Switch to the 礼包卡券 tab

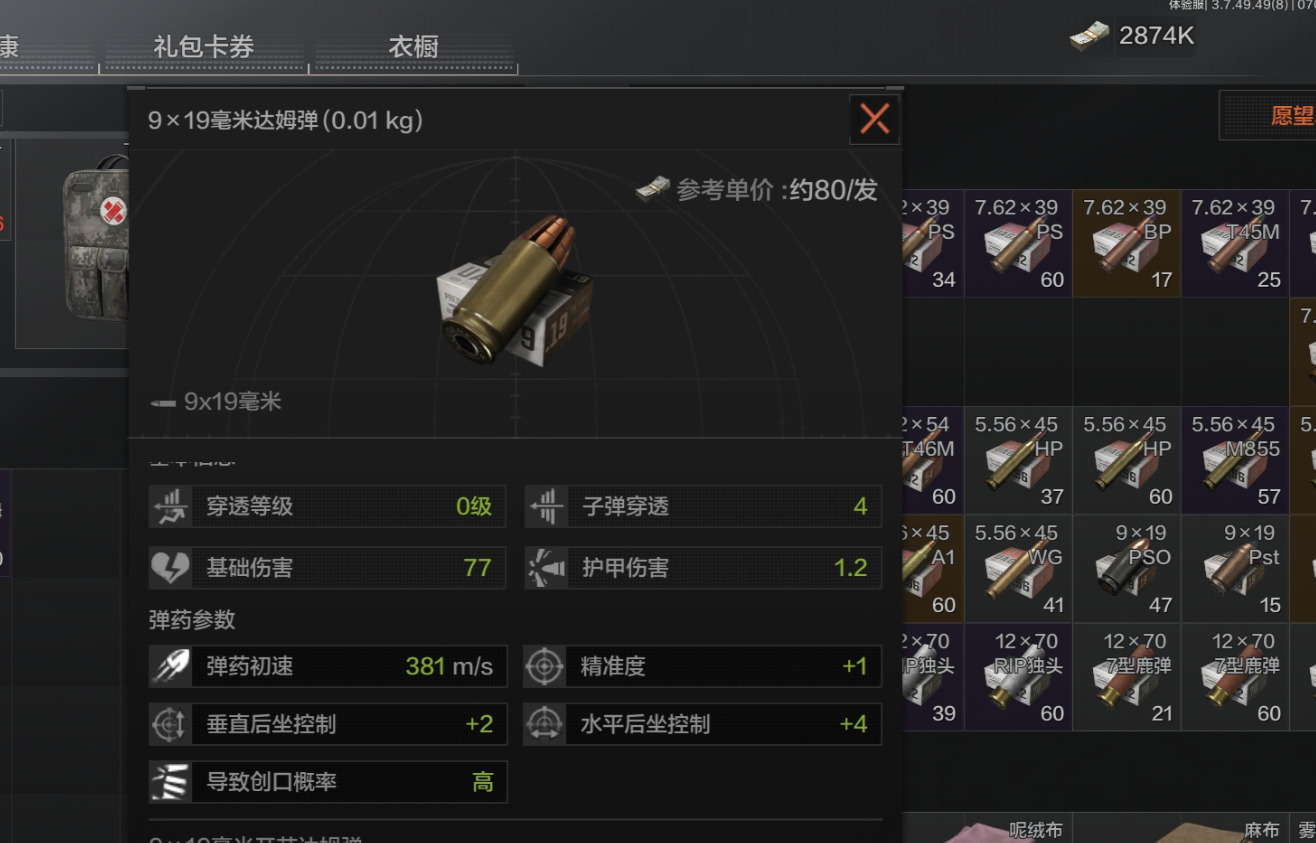pyautogui.click(x=203, y=47)
